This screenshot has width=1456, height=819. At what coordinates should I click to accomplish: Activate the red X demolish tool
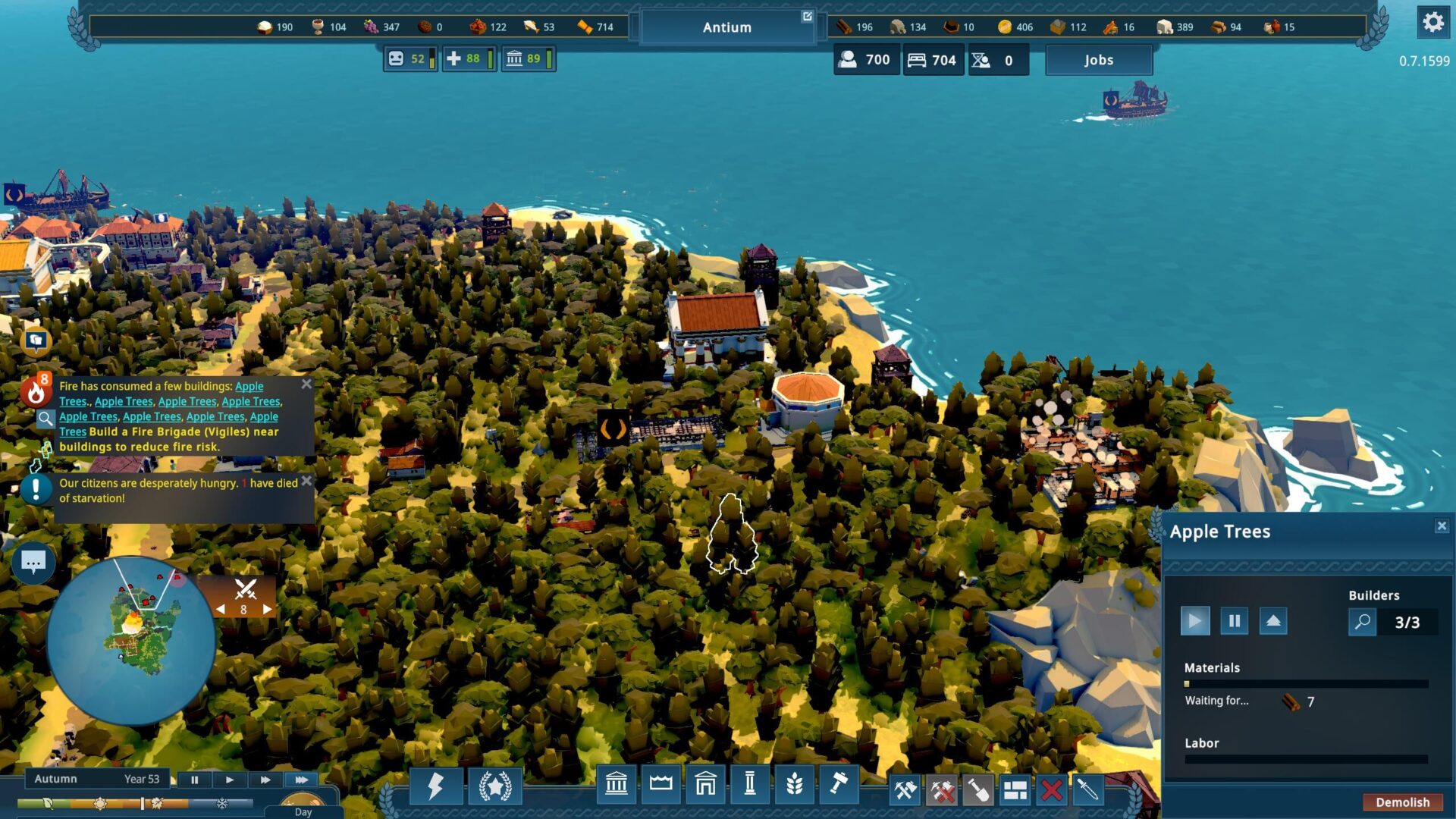1051,790
